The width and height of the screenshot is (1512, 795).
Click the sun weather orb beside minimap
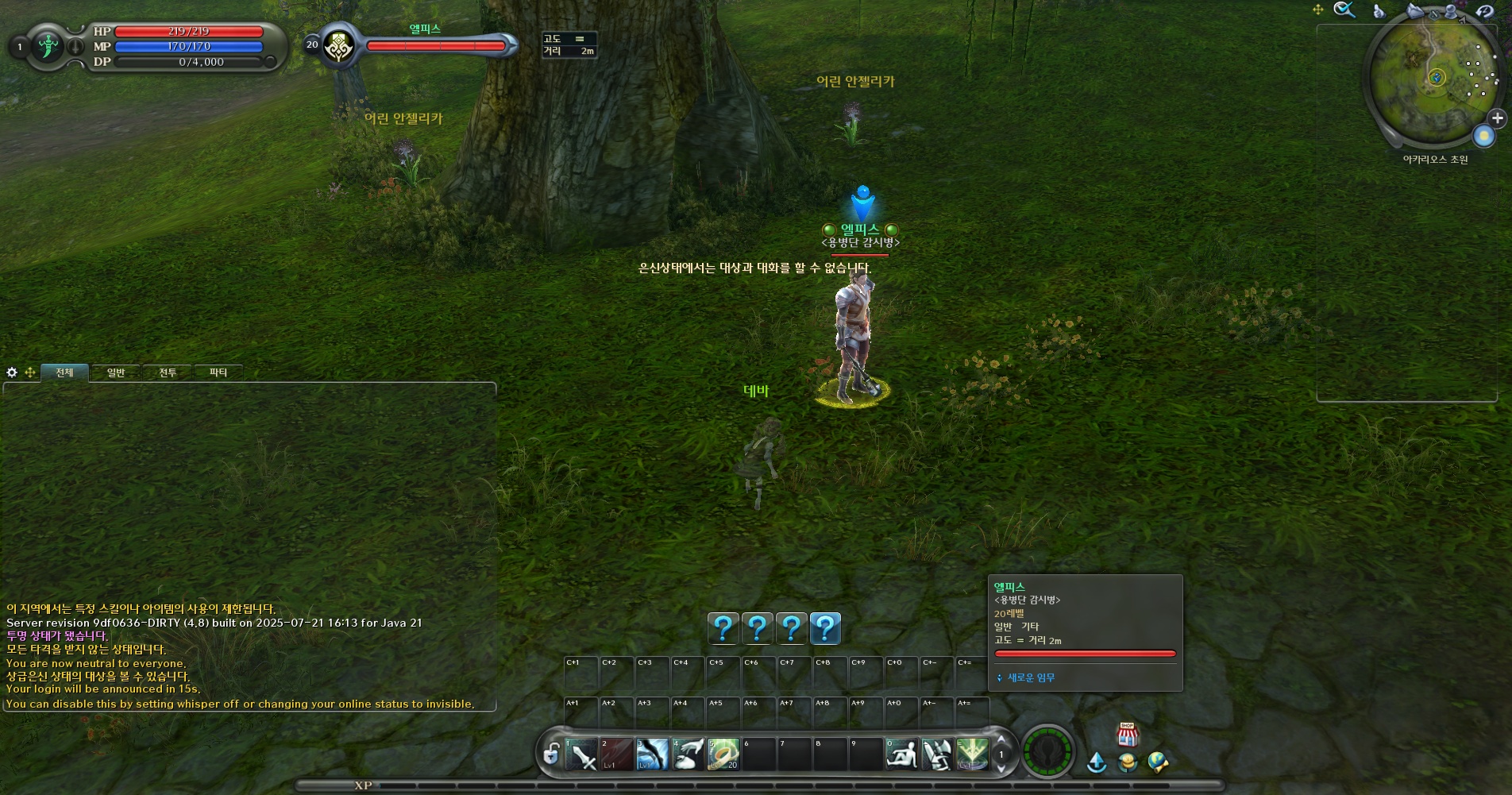(x=1483, y=137)
